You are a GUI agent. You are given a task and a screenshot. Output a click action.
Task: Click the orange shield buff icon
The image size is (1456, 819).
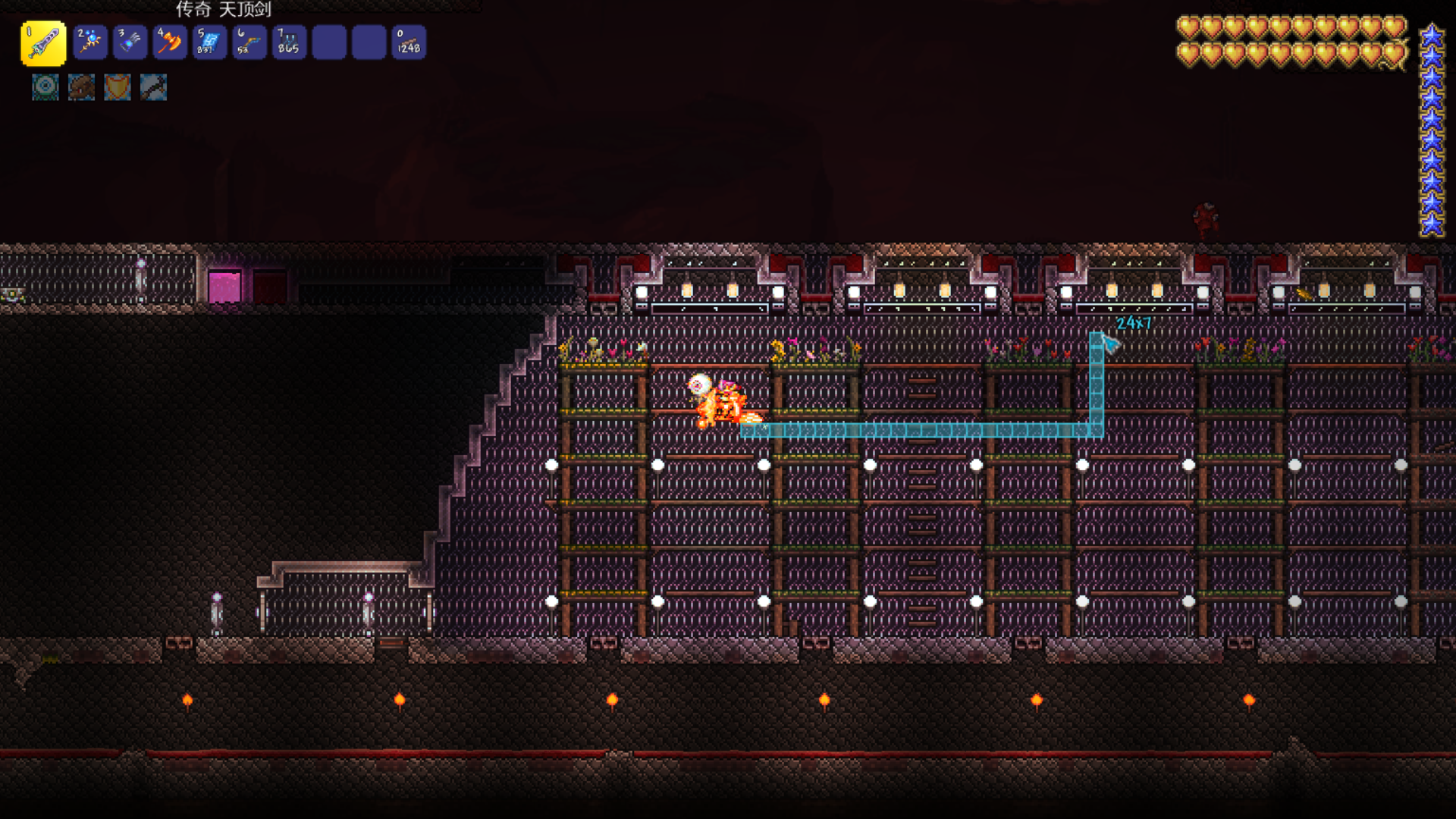click(117, 87)
